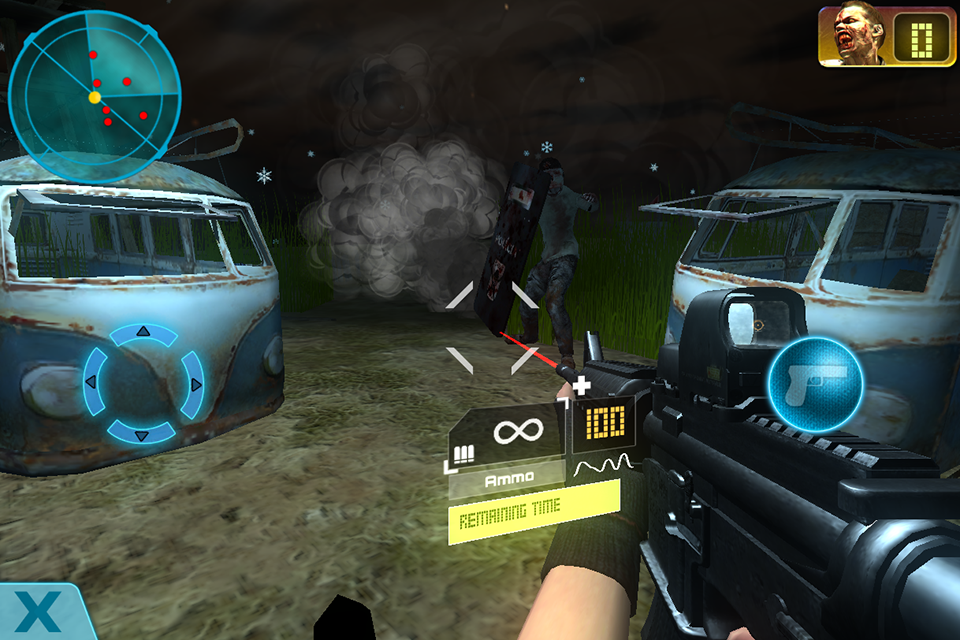This screenshot has height=640, width=960.
Task: Tap the down arrow on movement pad
Action: (x=142, y=434)
